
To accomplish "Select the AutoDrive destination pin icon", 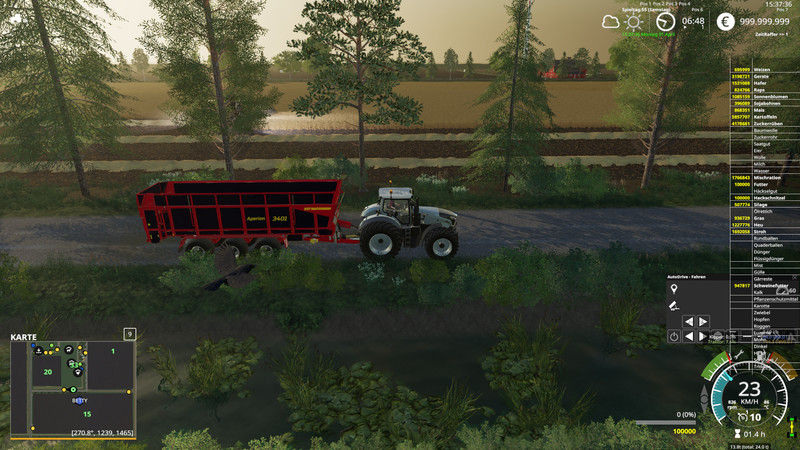I will click(x=674, y=290).
